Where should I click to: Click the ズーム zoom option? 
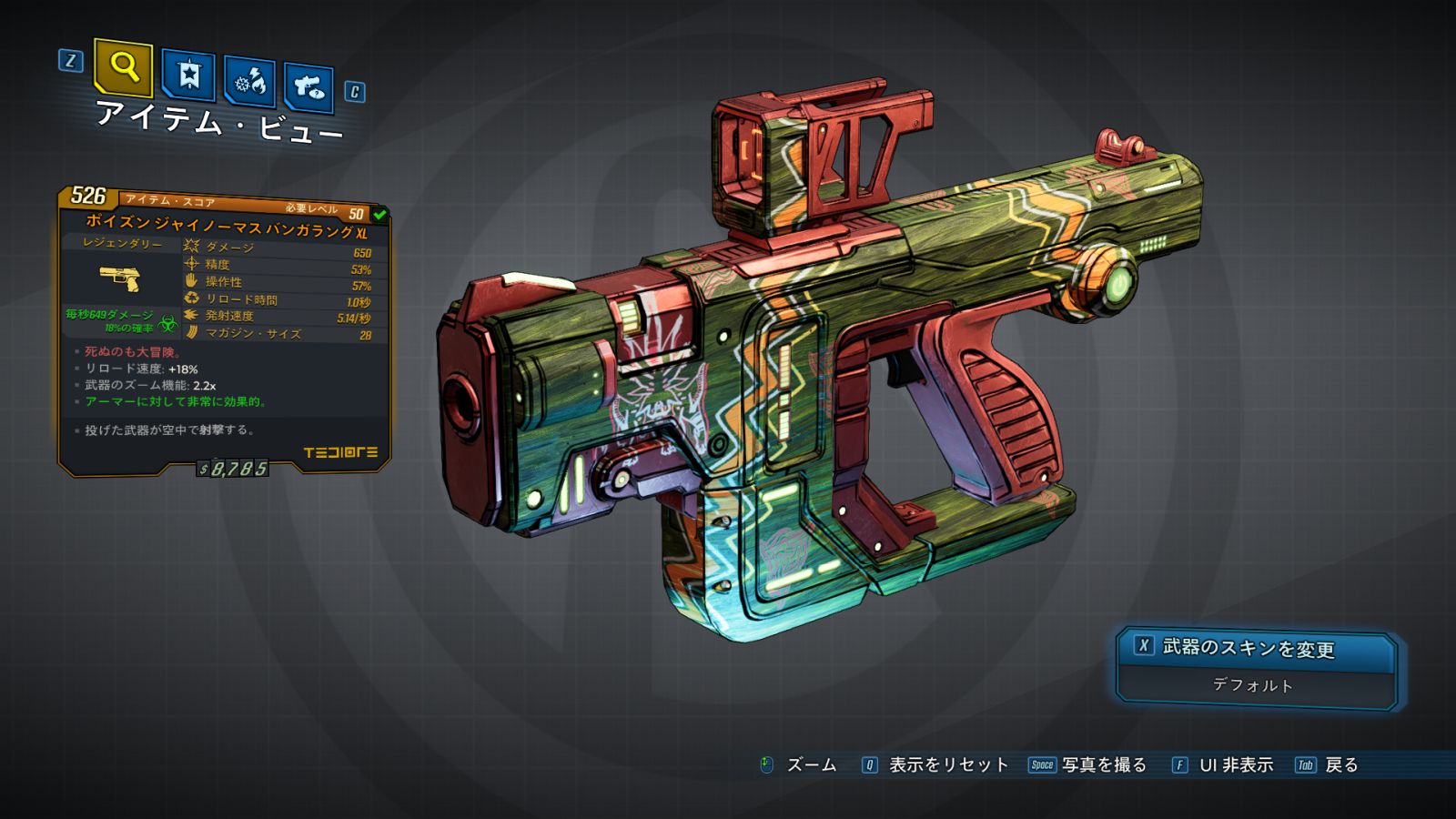(810, 765)
